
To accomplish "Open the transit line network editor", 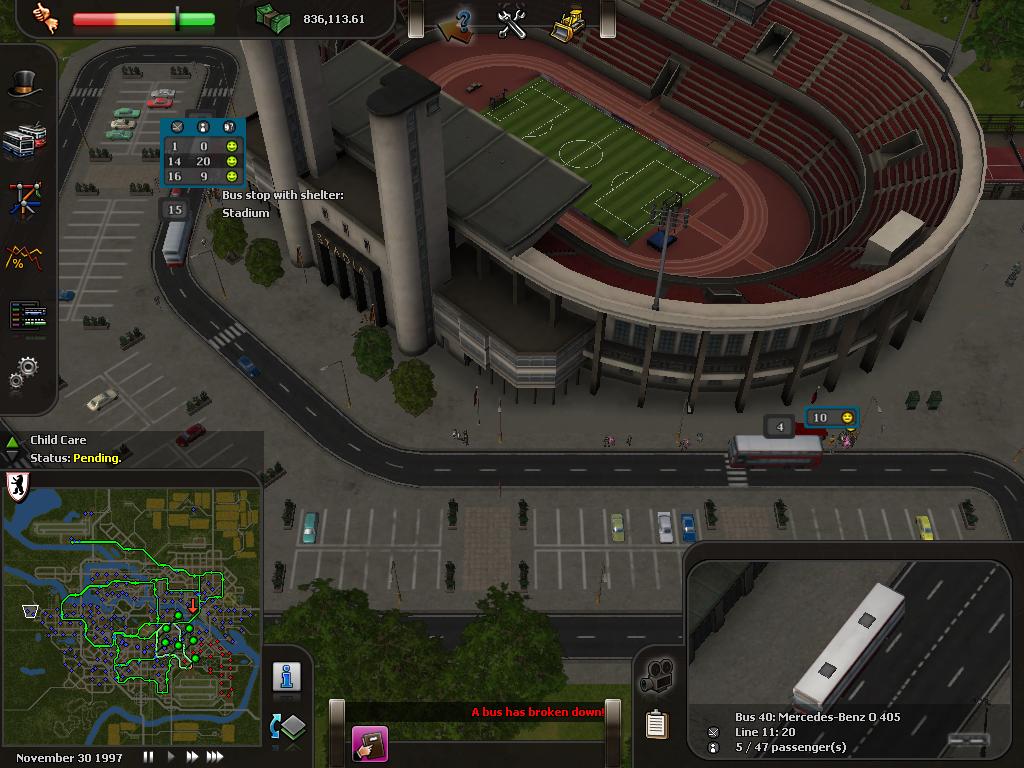I will [24, 198].
